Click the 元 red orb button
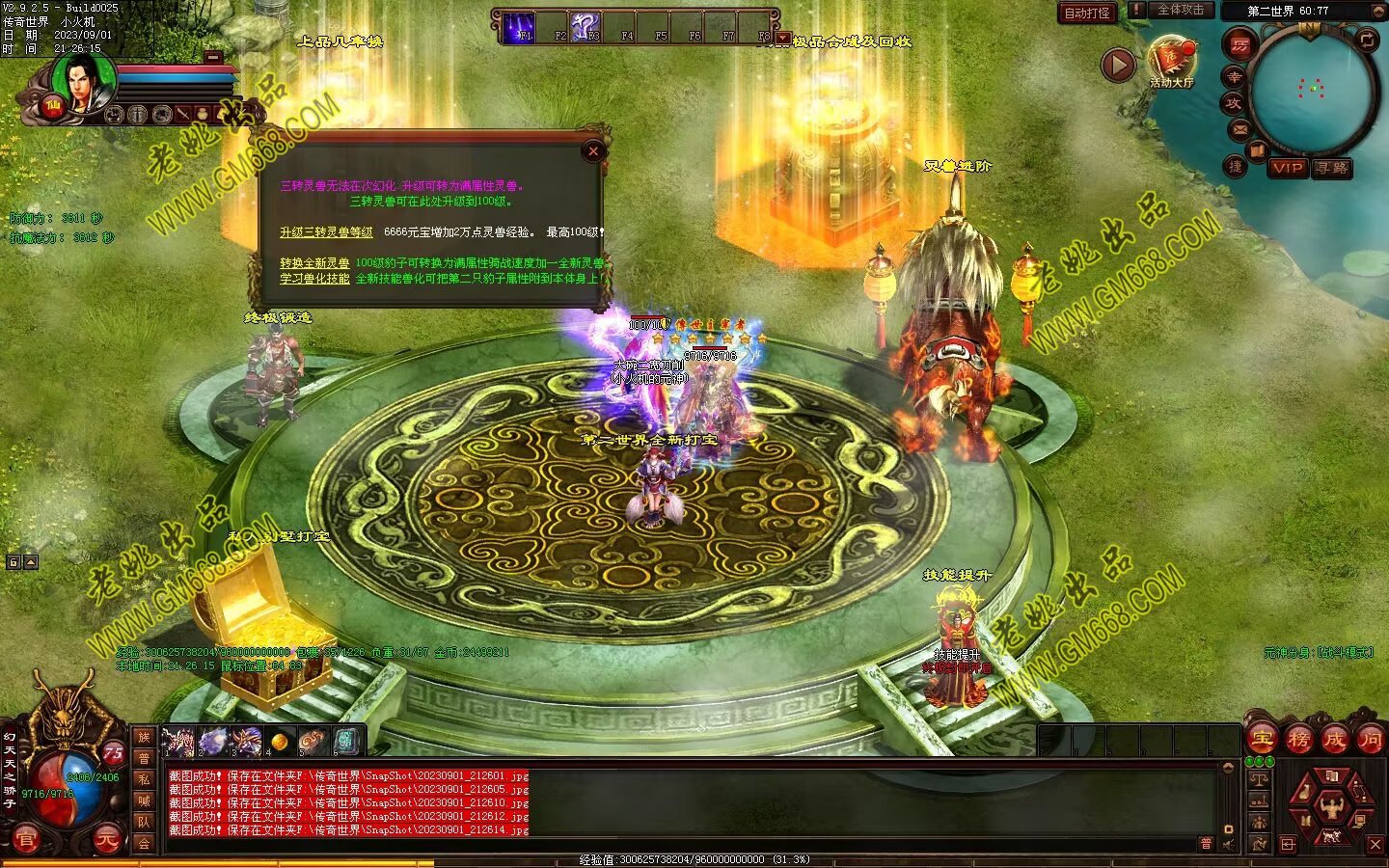 [x=106, y=840]
